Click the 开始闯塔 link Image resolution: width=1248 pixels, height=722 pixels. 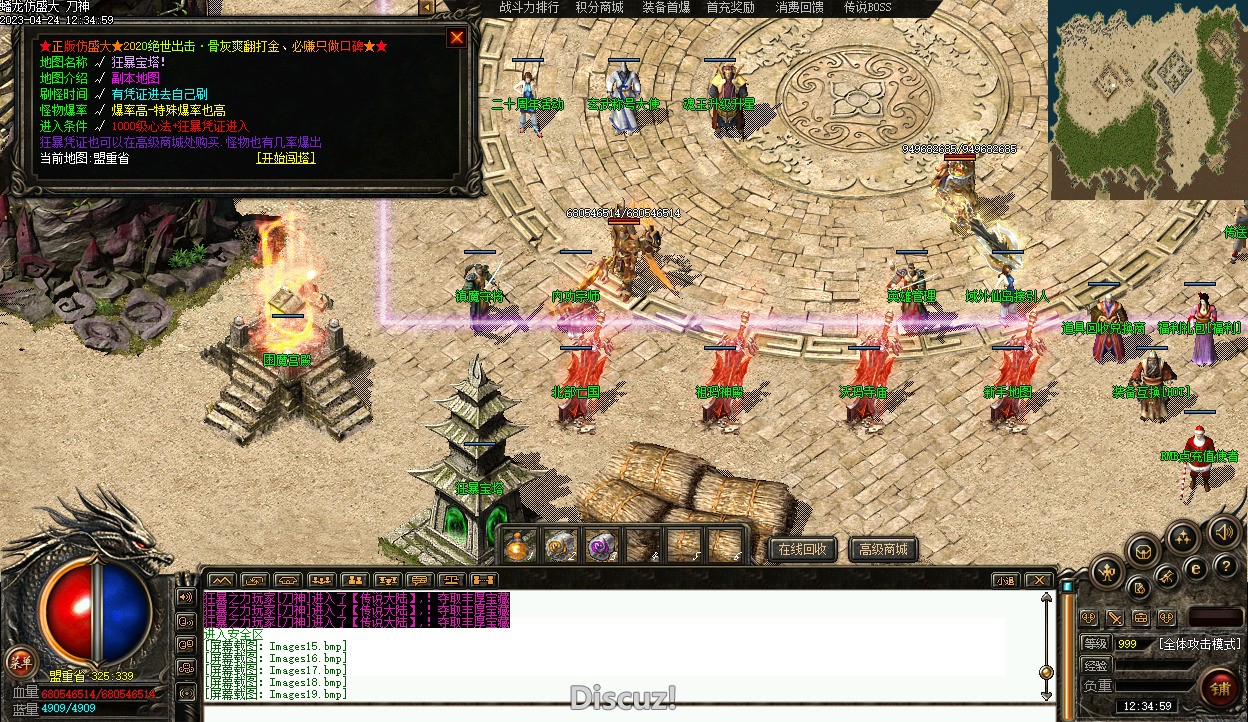point(285,158)
